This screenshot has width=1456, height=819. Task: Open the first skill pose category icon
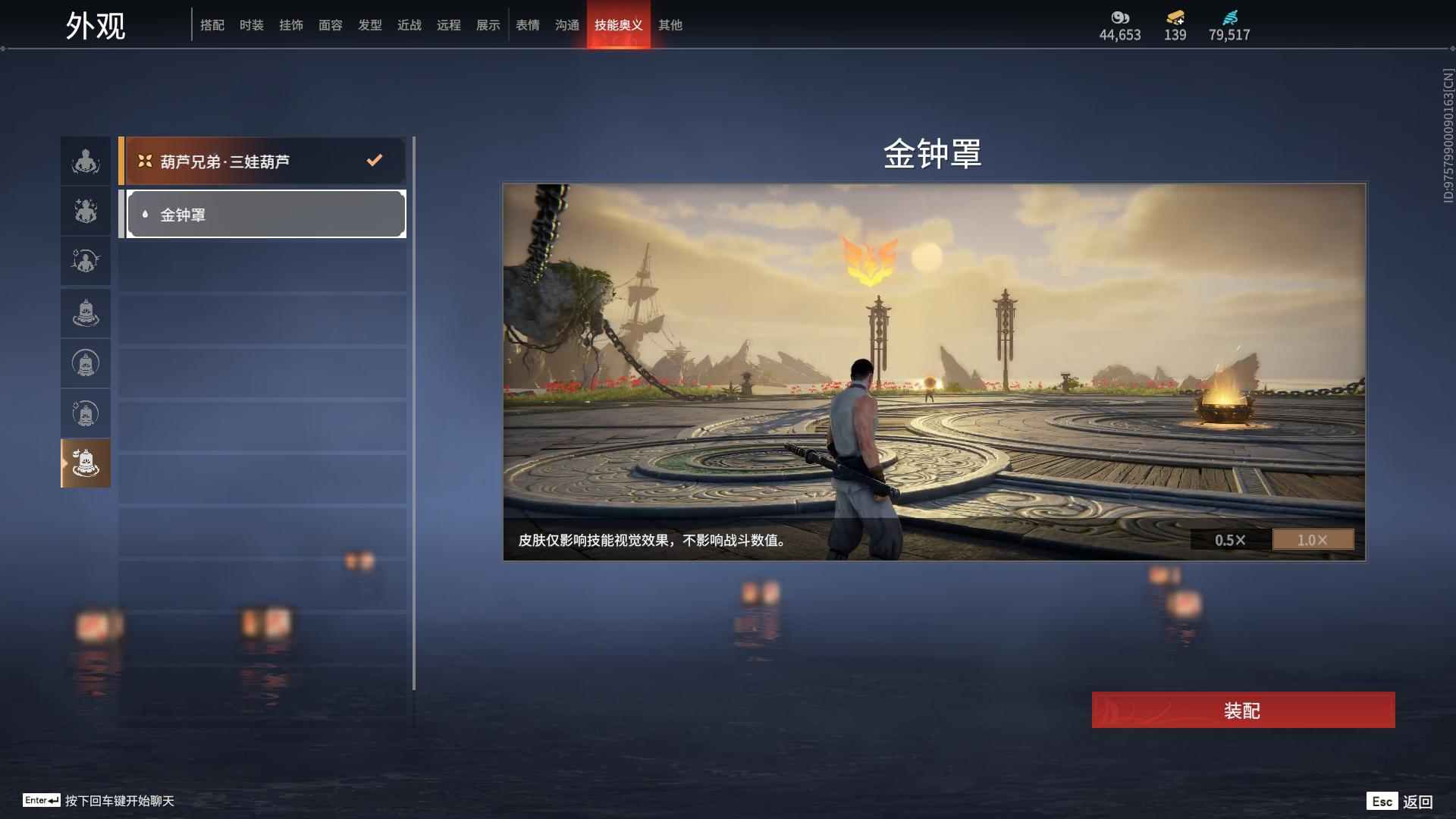(x=85, y=160)
